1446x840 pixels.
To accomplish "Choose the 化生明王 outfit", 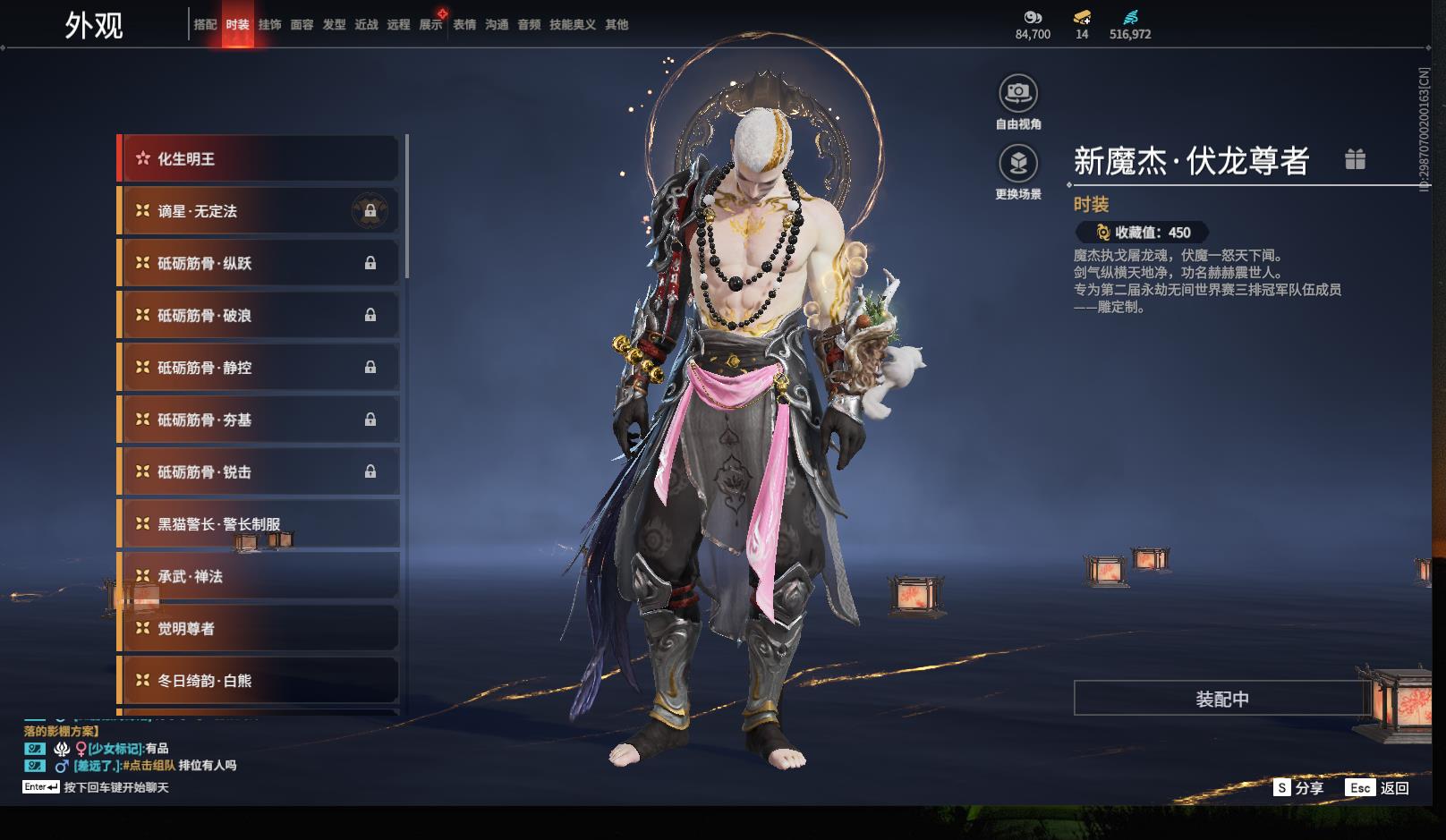I will pyautogui.click(x=259, y=159).
